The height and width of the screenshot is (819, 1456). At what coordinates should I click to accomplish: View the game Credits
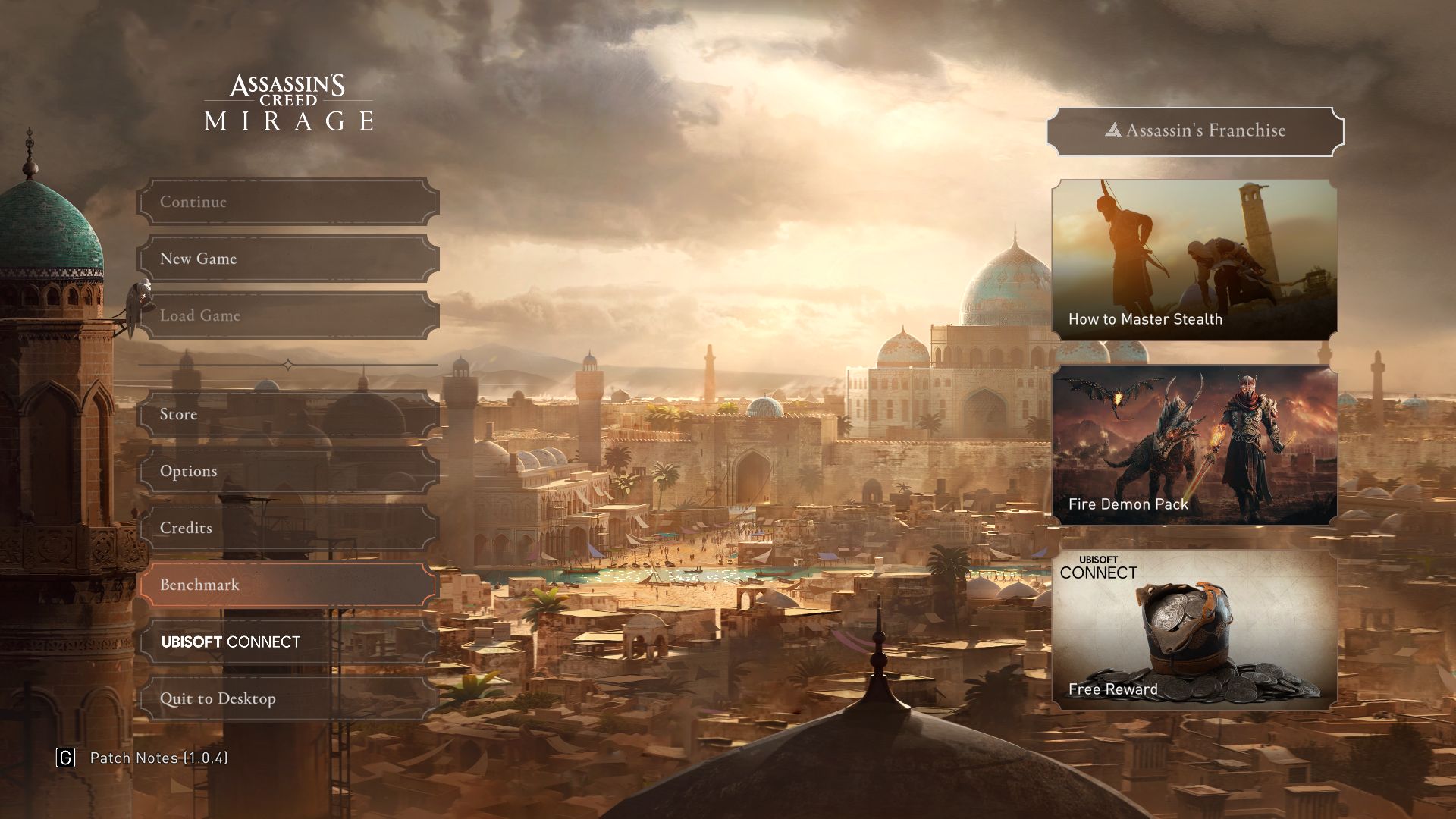click(x=288, y=528)
